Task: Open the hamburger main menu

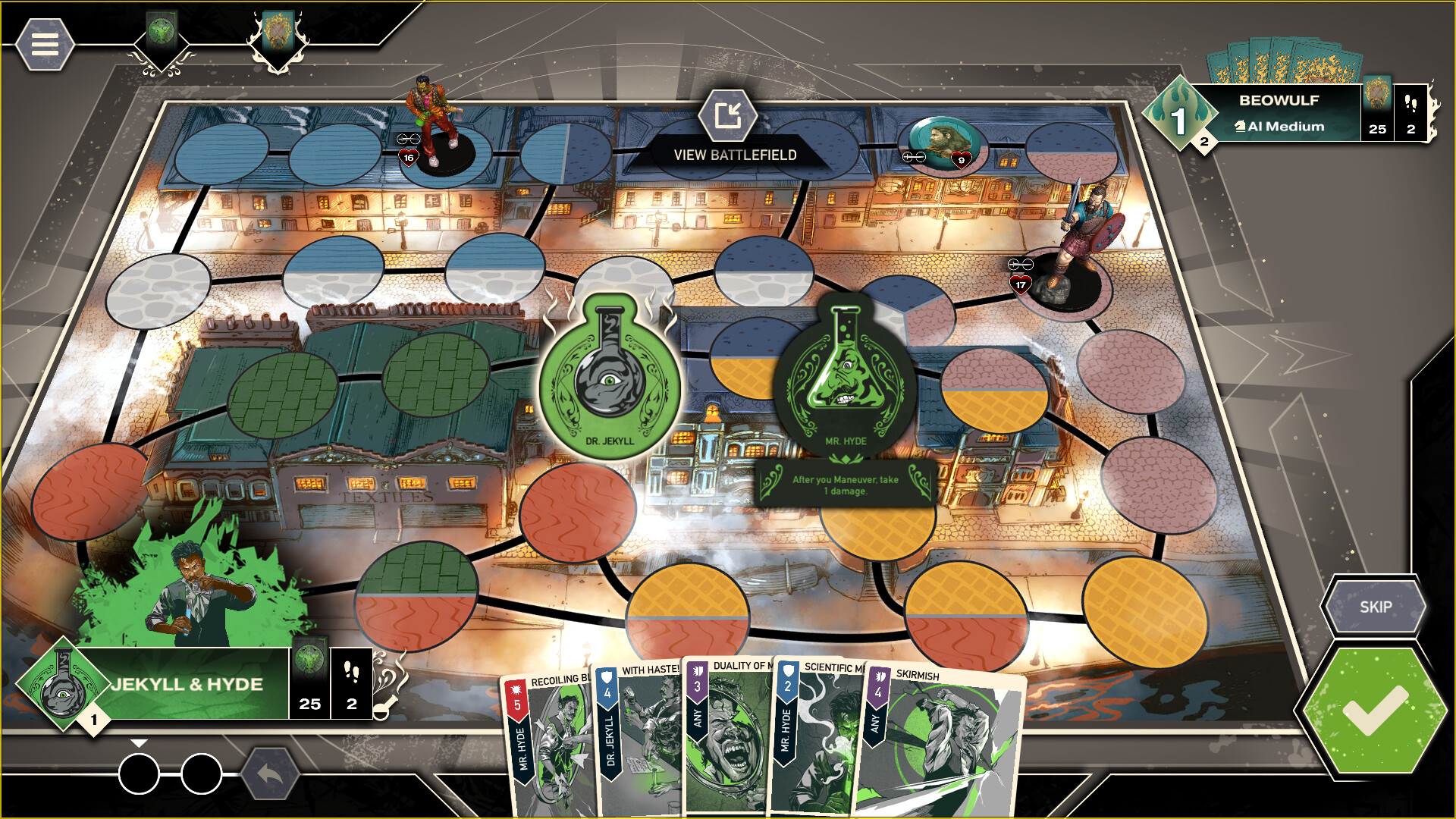Action: tap(45, 45)
